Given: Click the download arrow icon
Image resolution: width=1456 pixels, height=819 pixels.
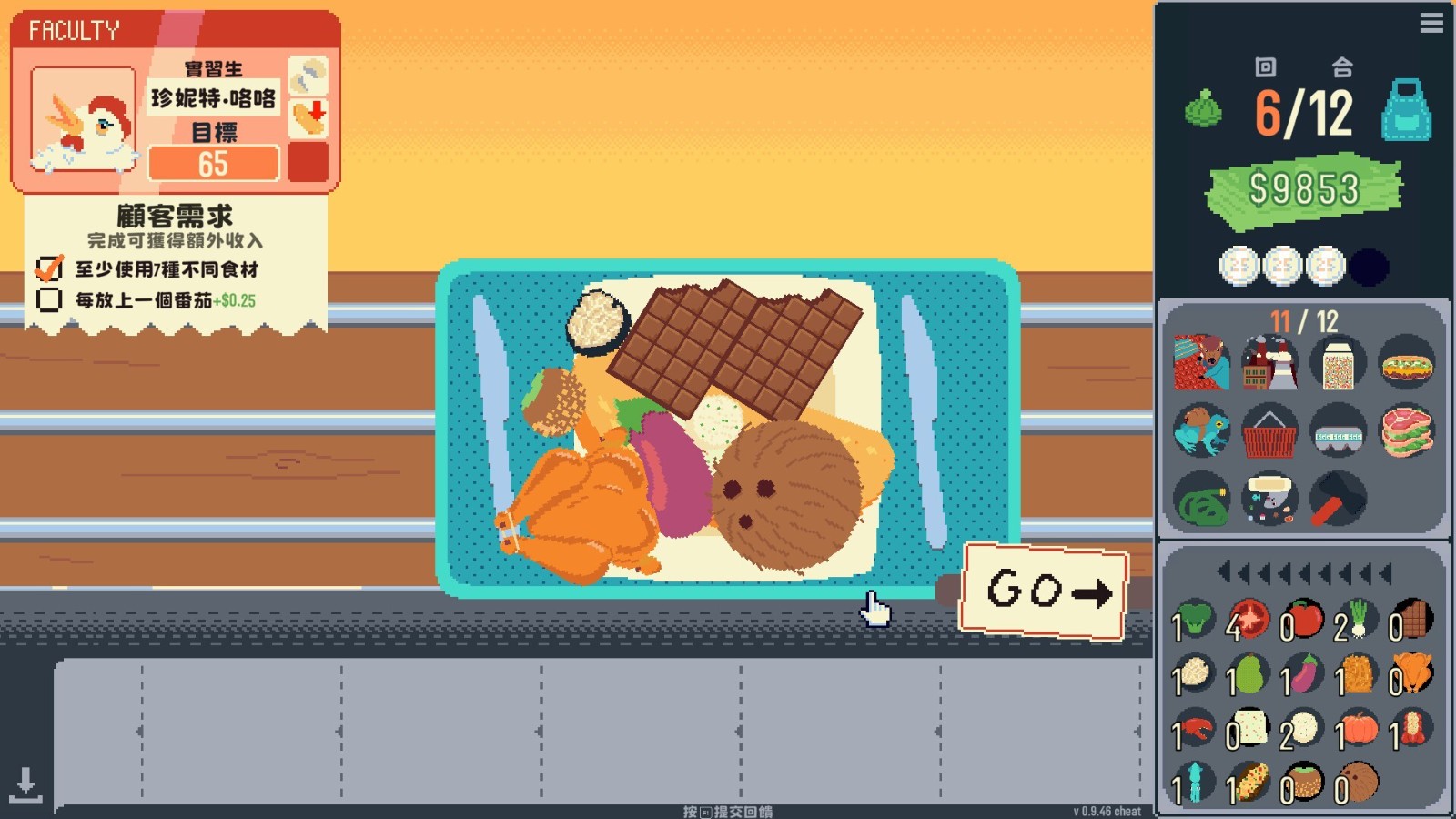Looking at the screenshot, I should pyautogui.click(x=25, y=784).
